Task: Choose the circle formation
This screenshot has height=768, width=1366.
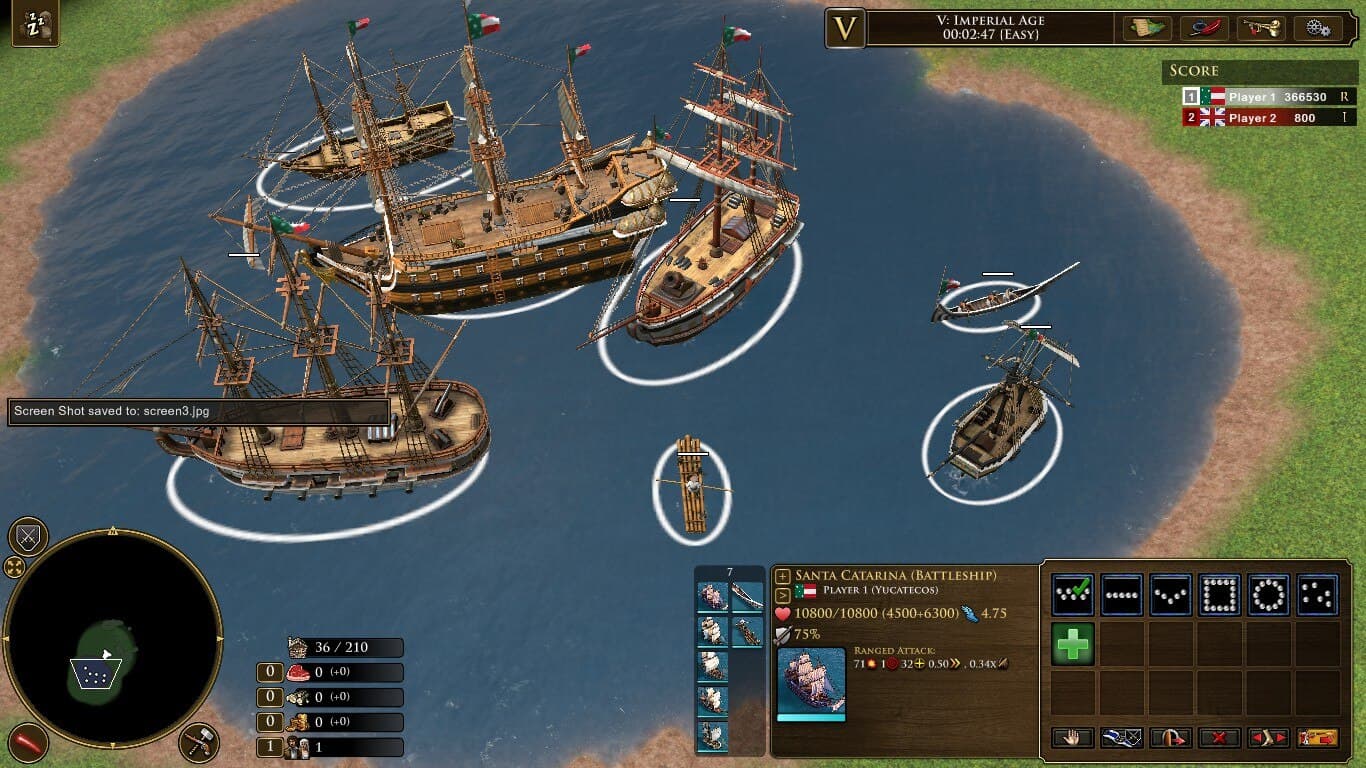Action: tap(1268, 595)
